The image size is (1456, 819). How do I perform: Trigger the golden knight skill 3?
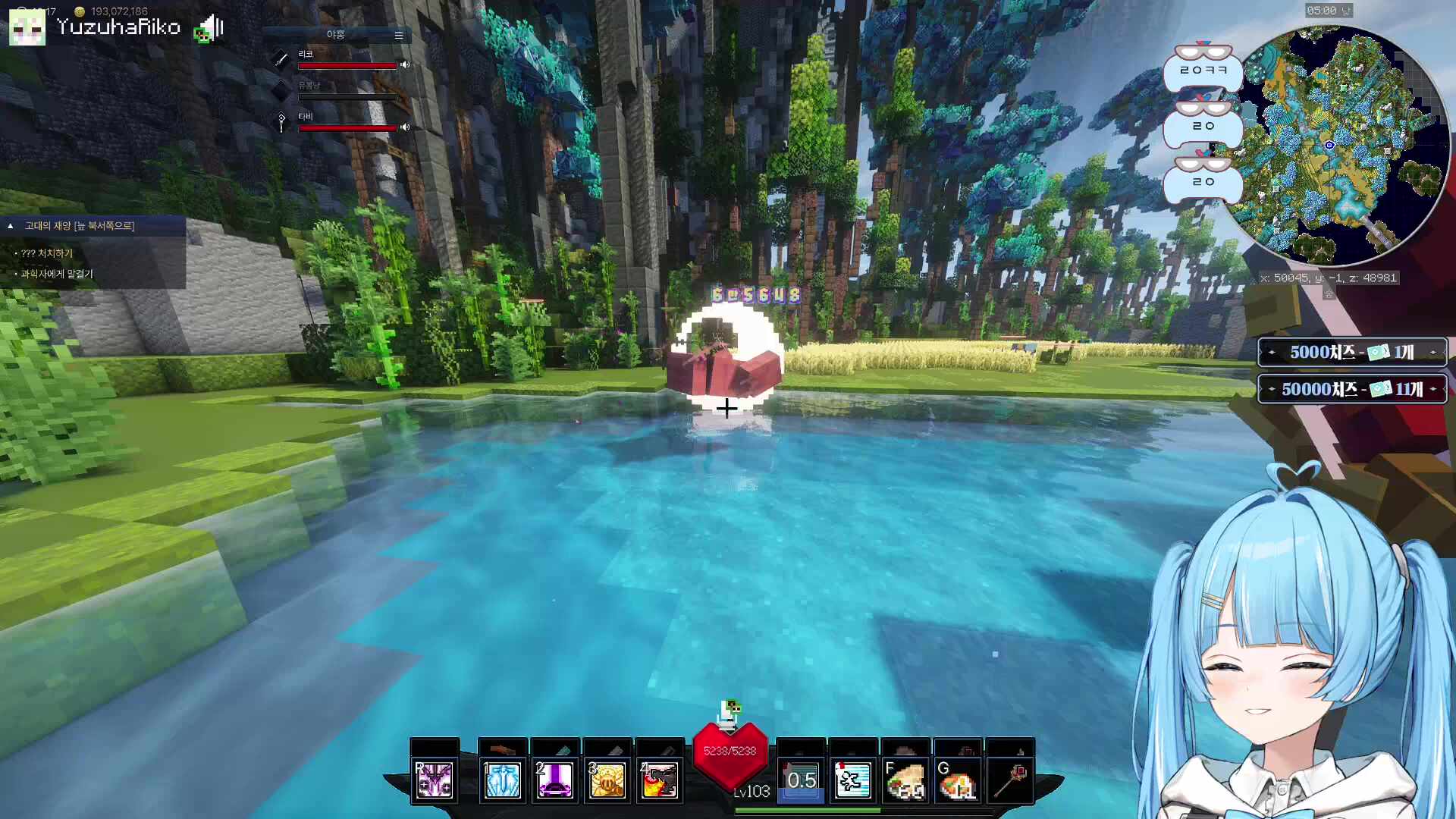click(x=607, y=780)
